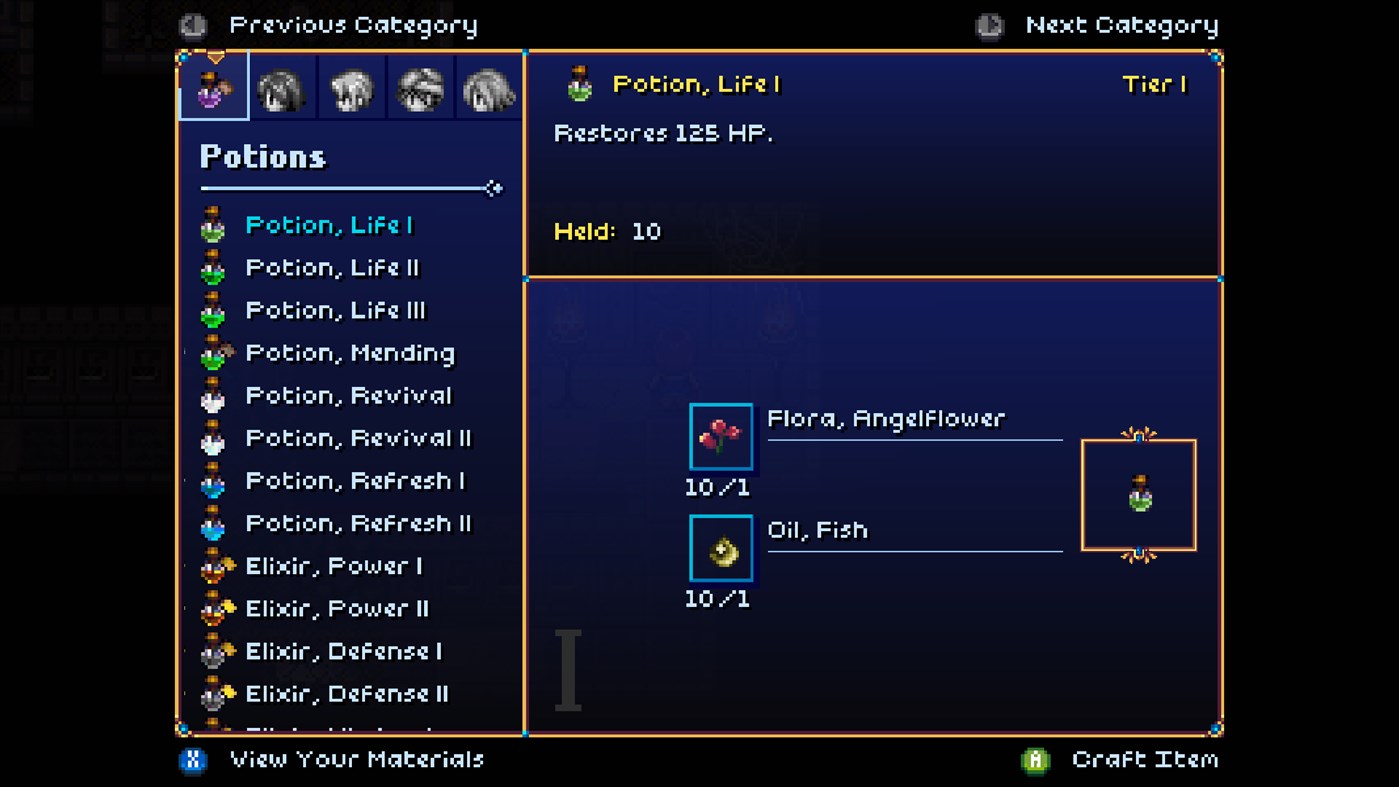
Task: Click the Next Category arrow icon
Action: coord(989,25)
